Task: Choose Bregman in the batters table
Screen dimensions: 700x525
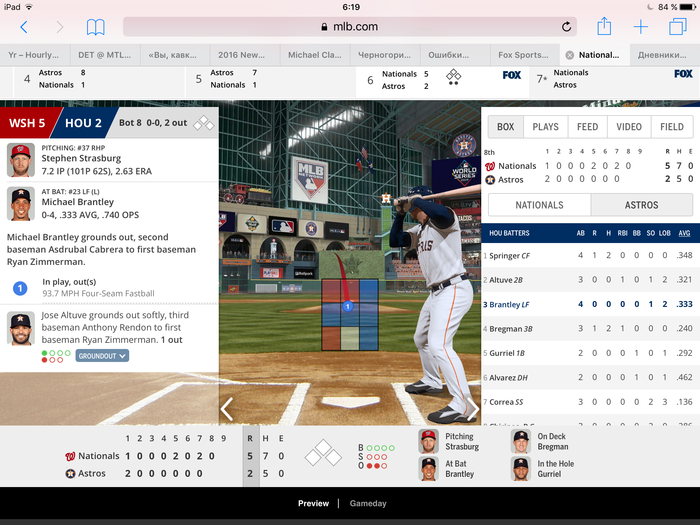Action: pyautogui.click(x=511, y=328)
